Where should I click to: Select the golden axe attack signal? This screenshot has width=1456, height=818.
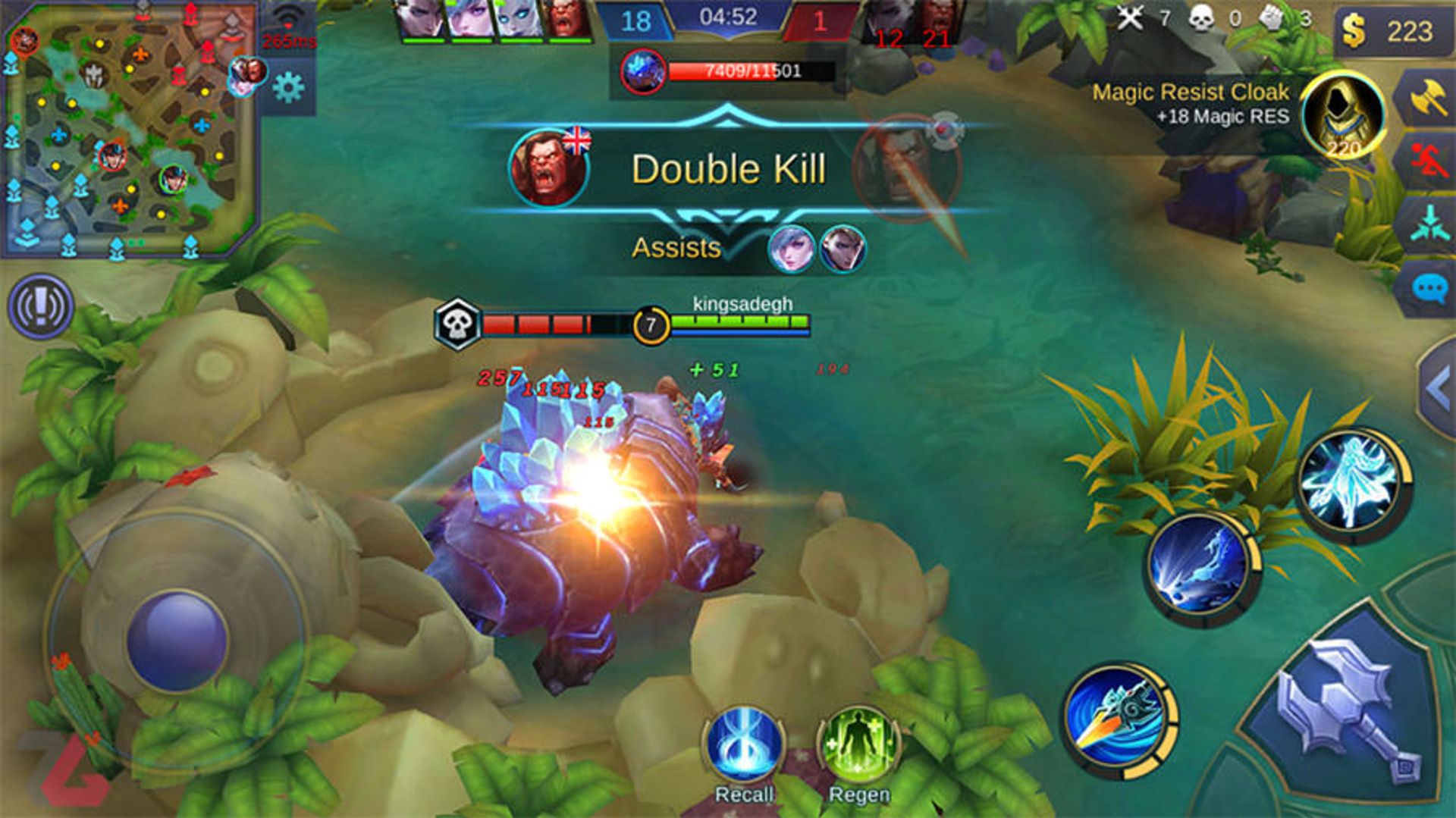(1430, 99)
